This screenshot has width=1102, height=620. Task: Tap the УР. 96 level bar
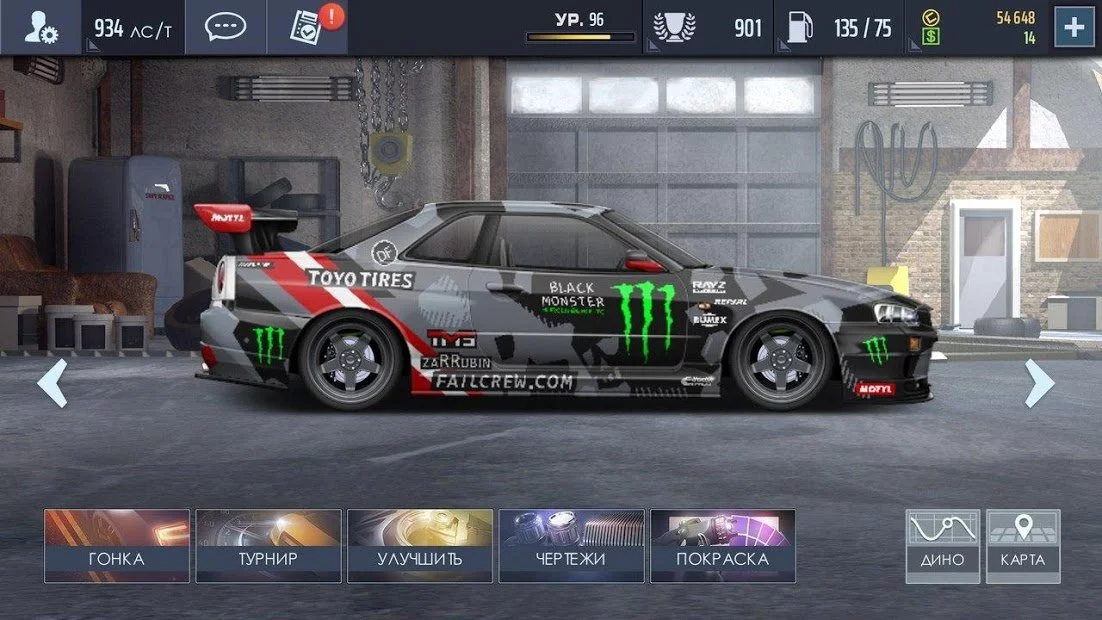[581, 28]
